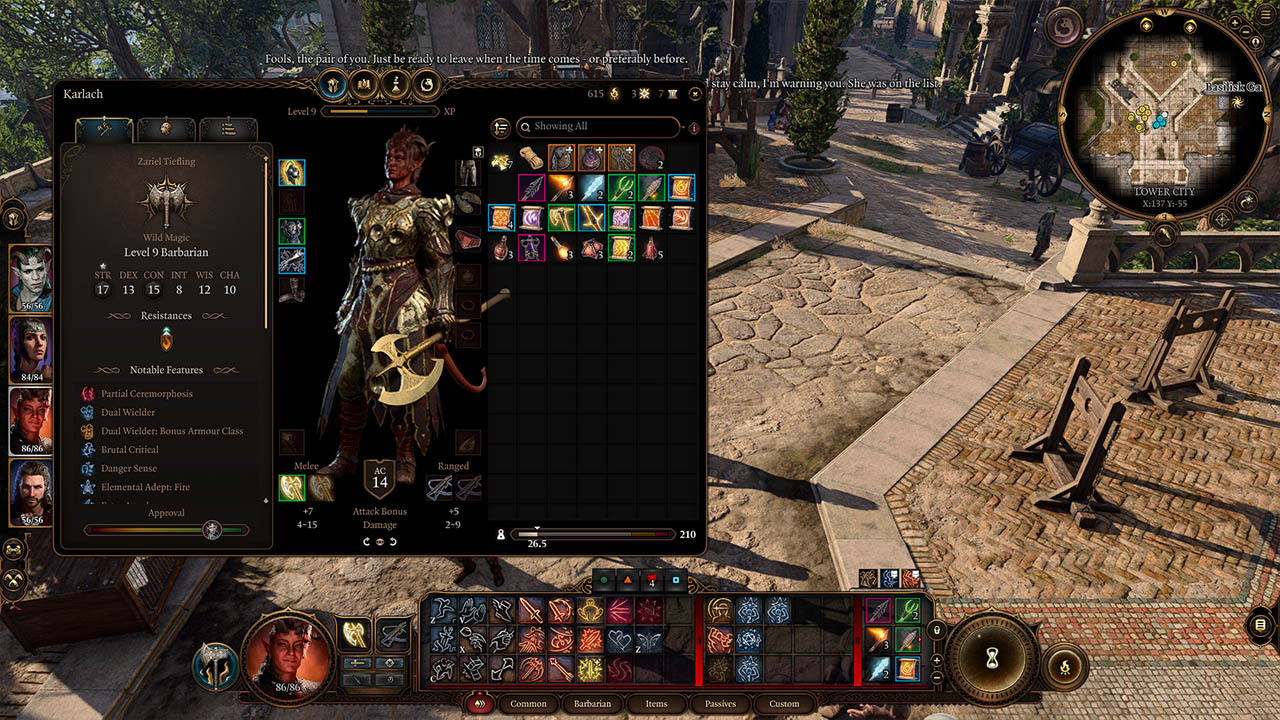Open the Items hotbar tab
The height and width of the screenshot is (720, 1280).
pyautogui.click(x=656, y=703)
